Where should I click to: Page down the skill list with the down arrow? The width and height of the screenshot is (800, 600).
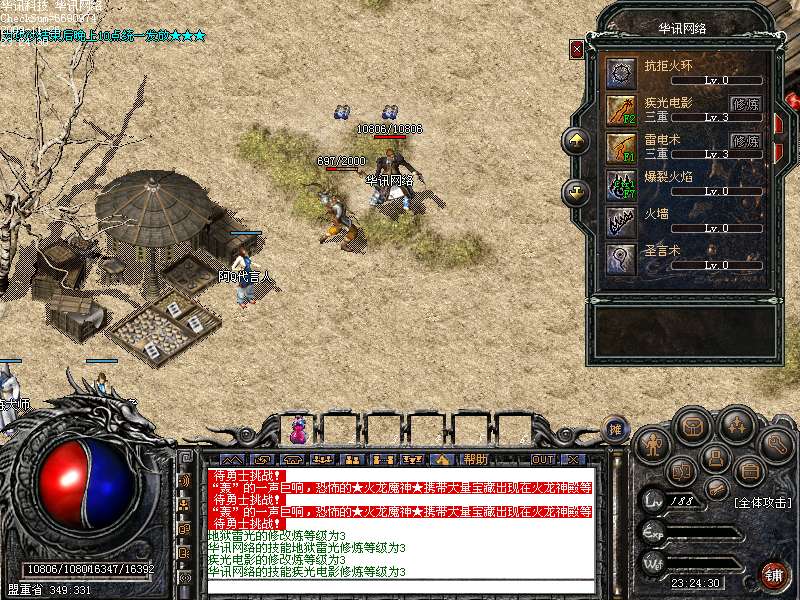(x=576, y=191)
